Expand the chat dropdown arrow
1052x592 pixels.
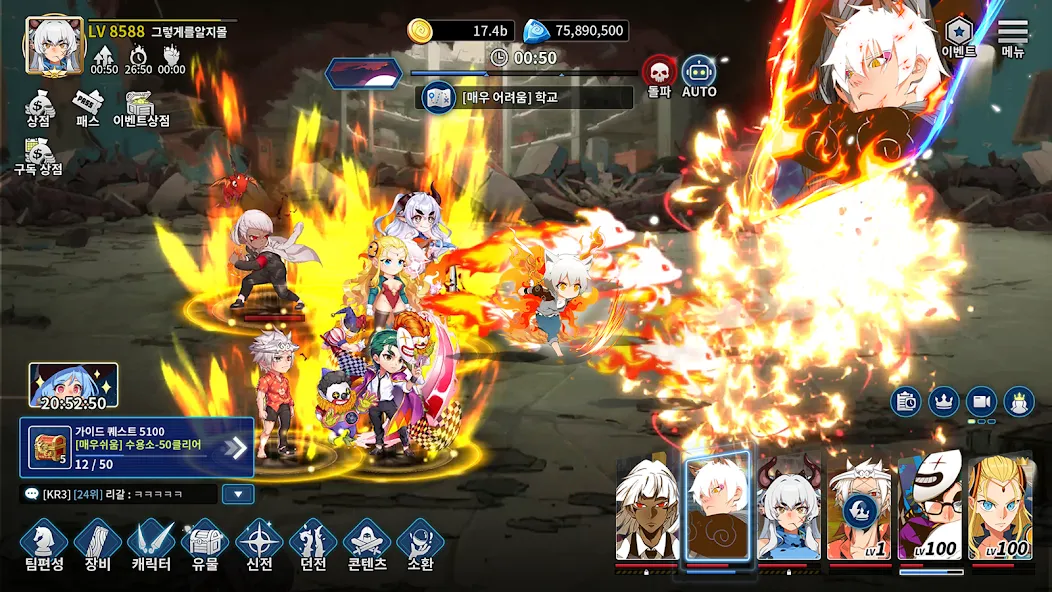(x=238, y=493)
